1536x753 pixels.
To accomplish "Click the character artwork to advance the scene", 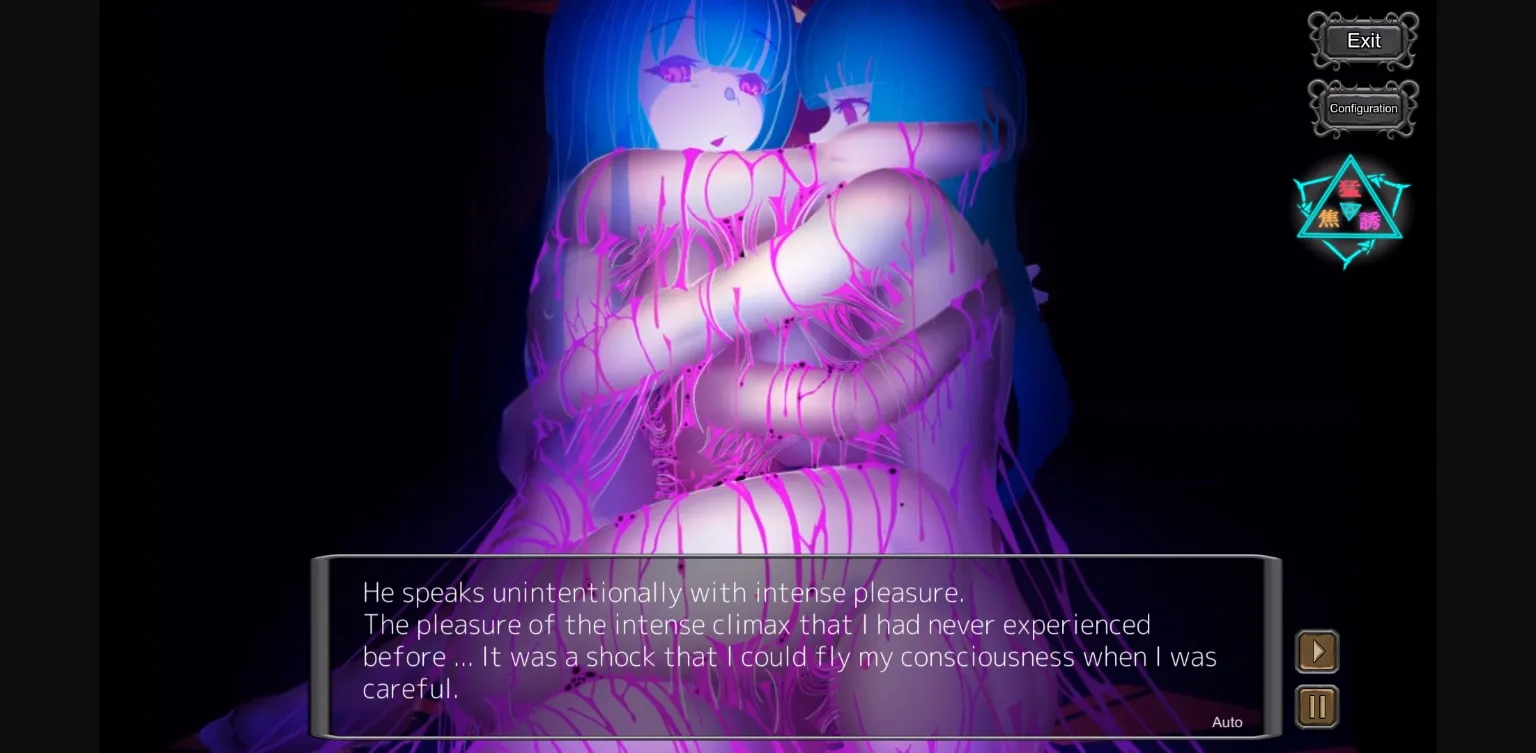I will tap(750, 300).
